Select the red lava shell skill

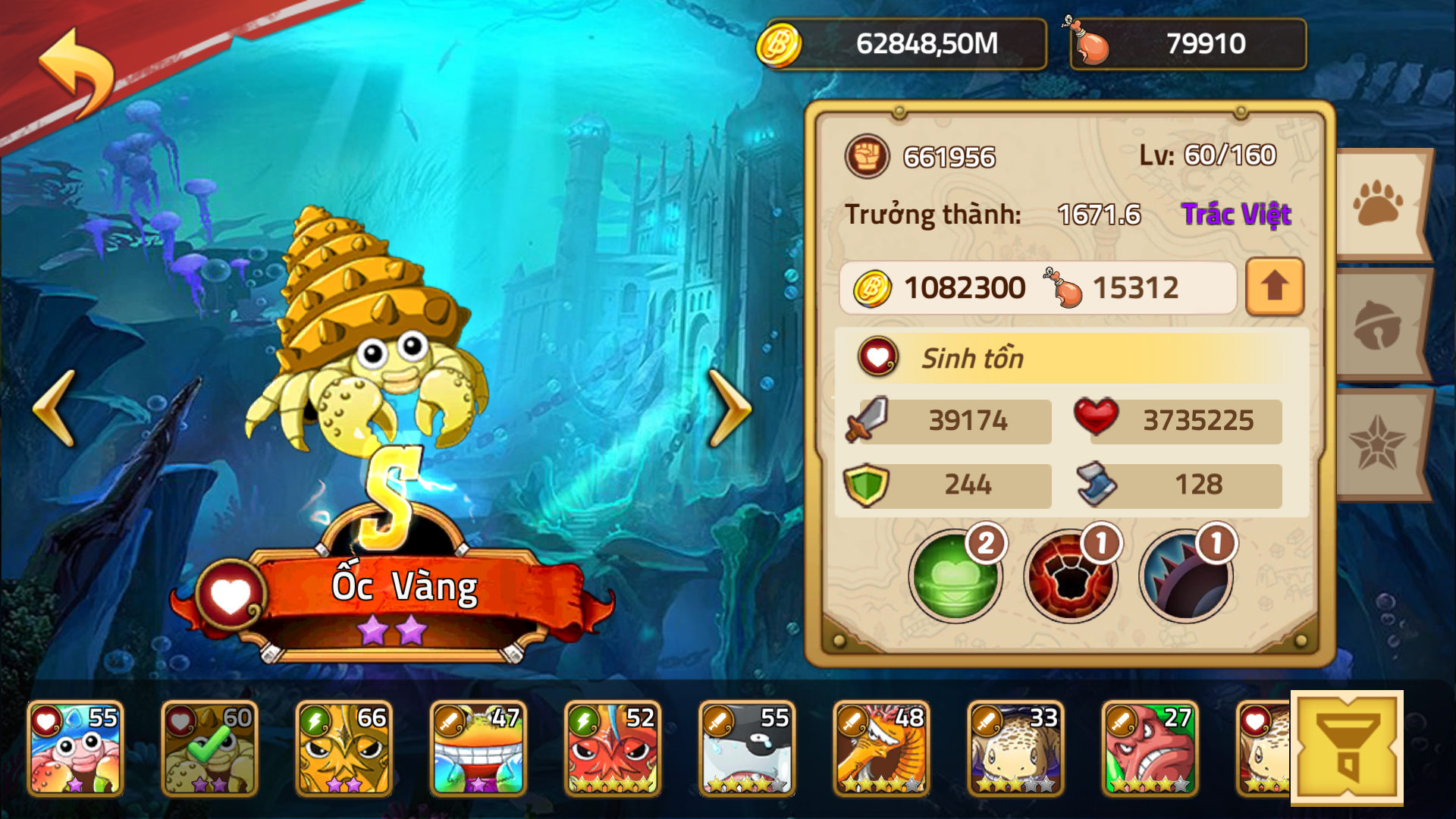1072,576
